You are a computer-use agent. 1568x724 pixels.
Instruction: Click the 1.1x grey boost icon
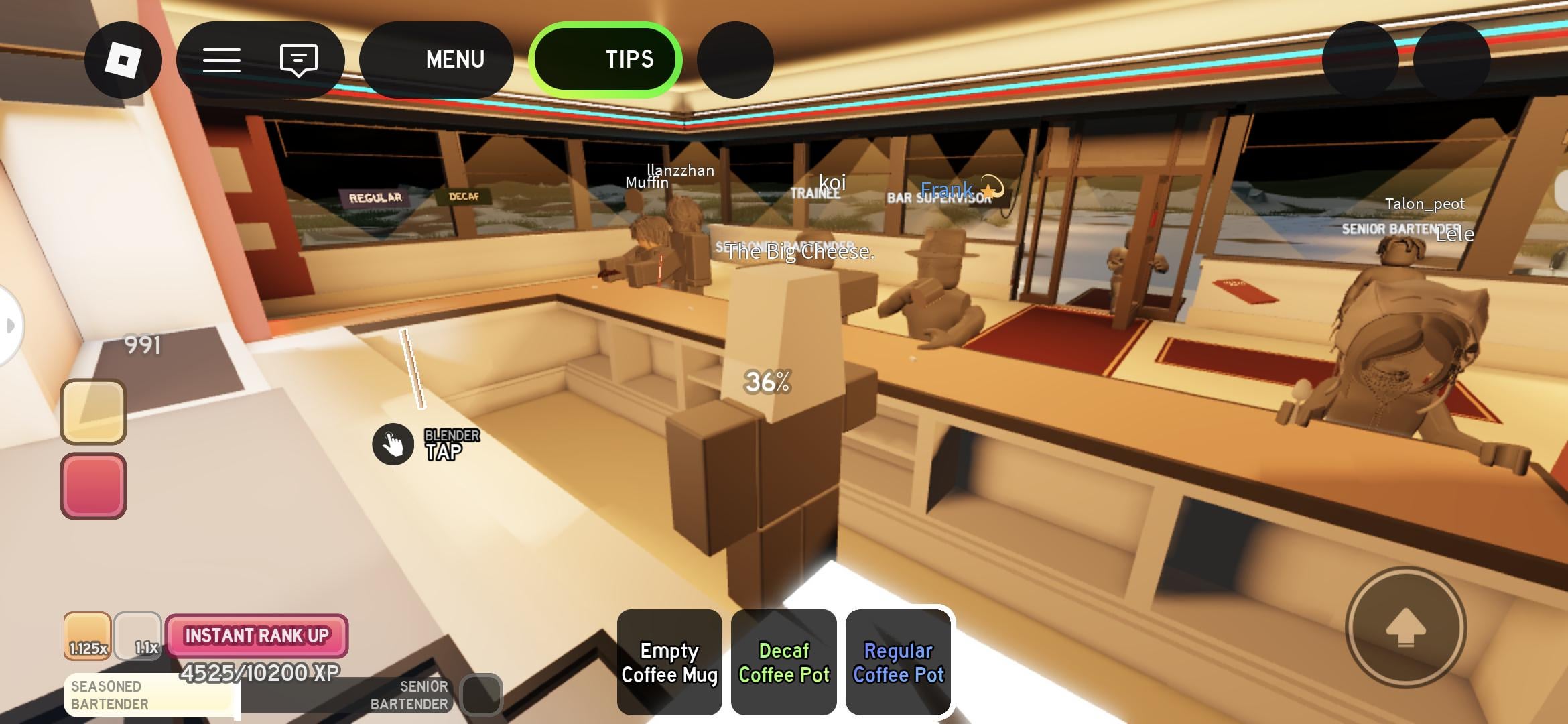pos(138,636)
